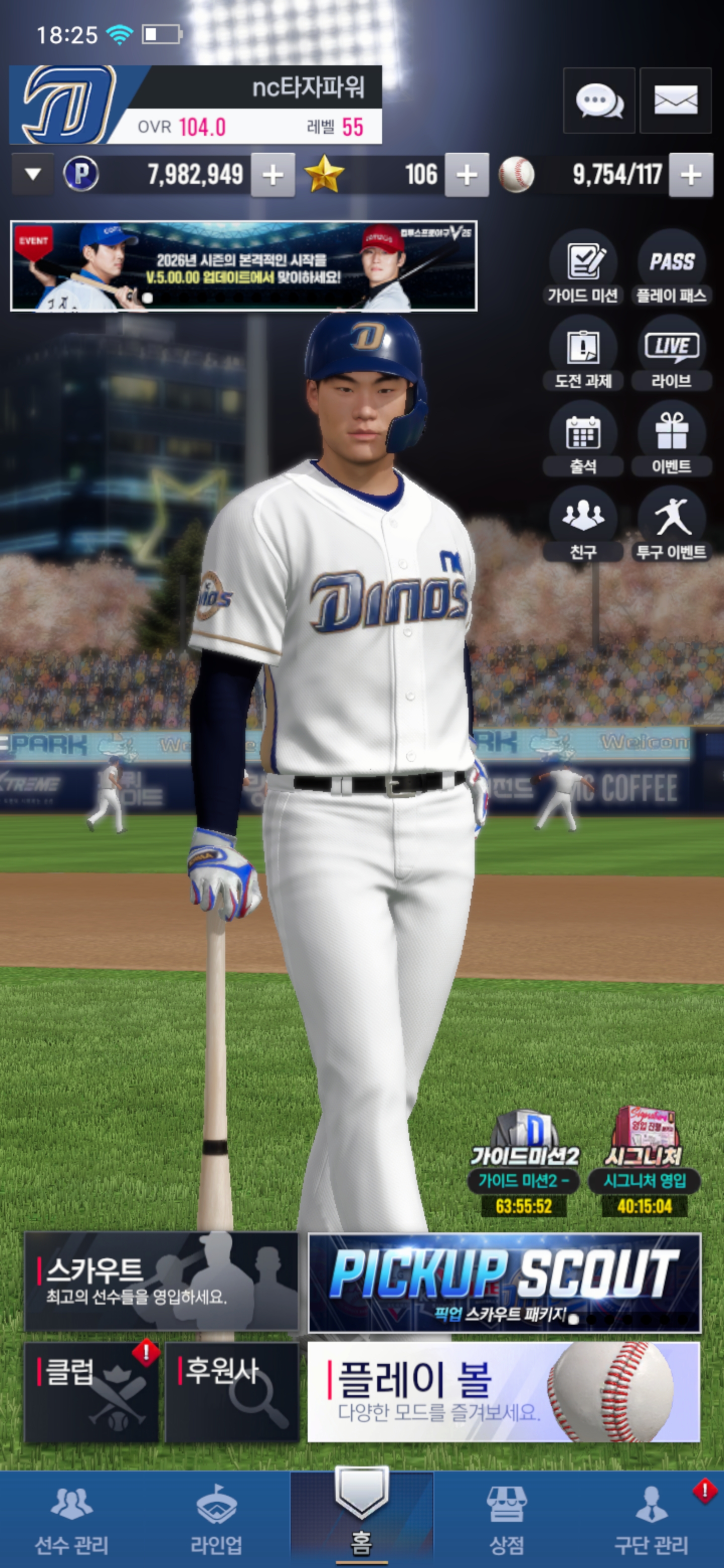The height and width of the screenshot is (1568, 724).
Task: Add more baseballs with plus button
Action: 690,175
